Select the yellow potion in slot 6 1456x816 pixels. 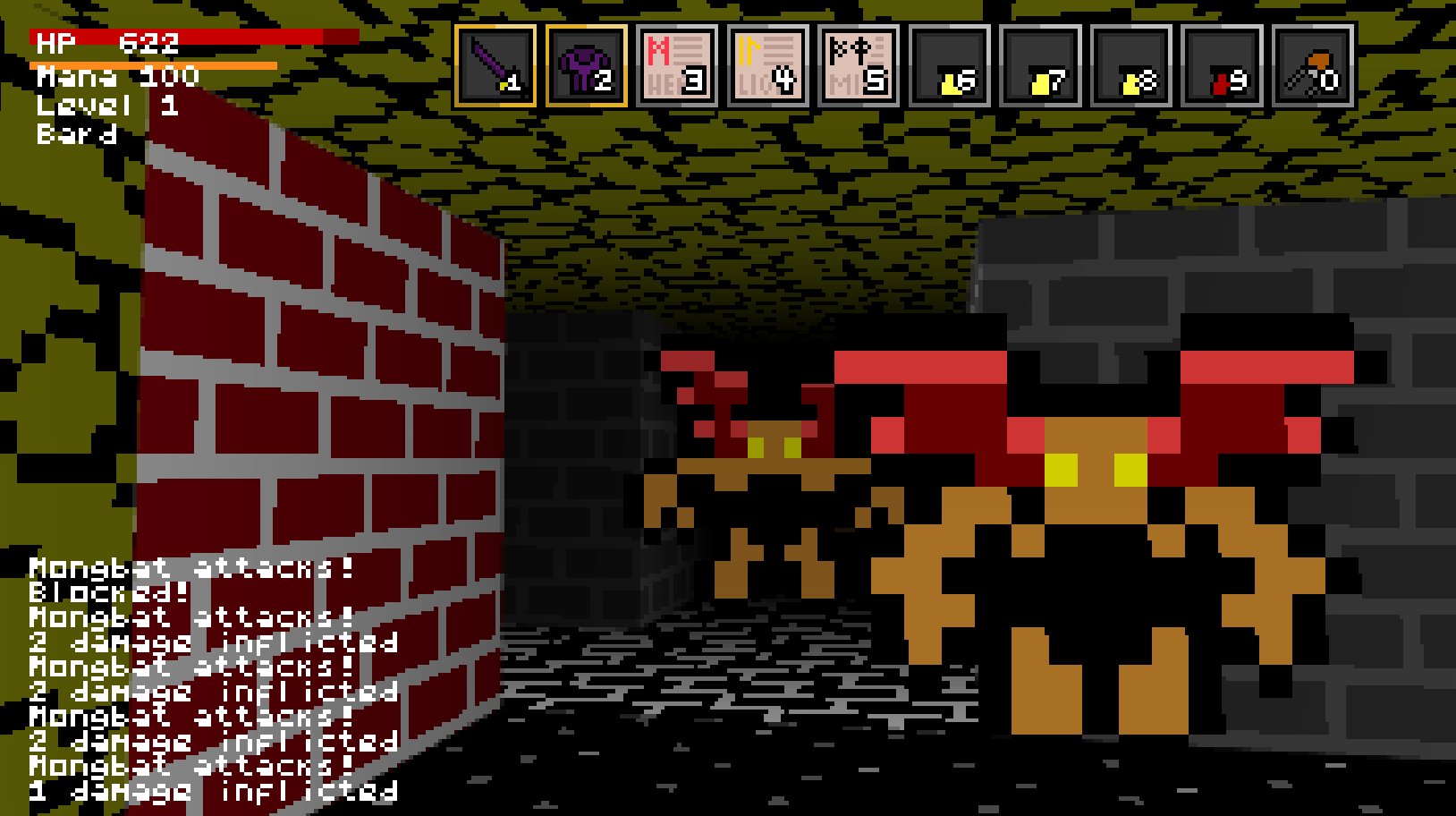pyautogui.click(x=950, y=66)
